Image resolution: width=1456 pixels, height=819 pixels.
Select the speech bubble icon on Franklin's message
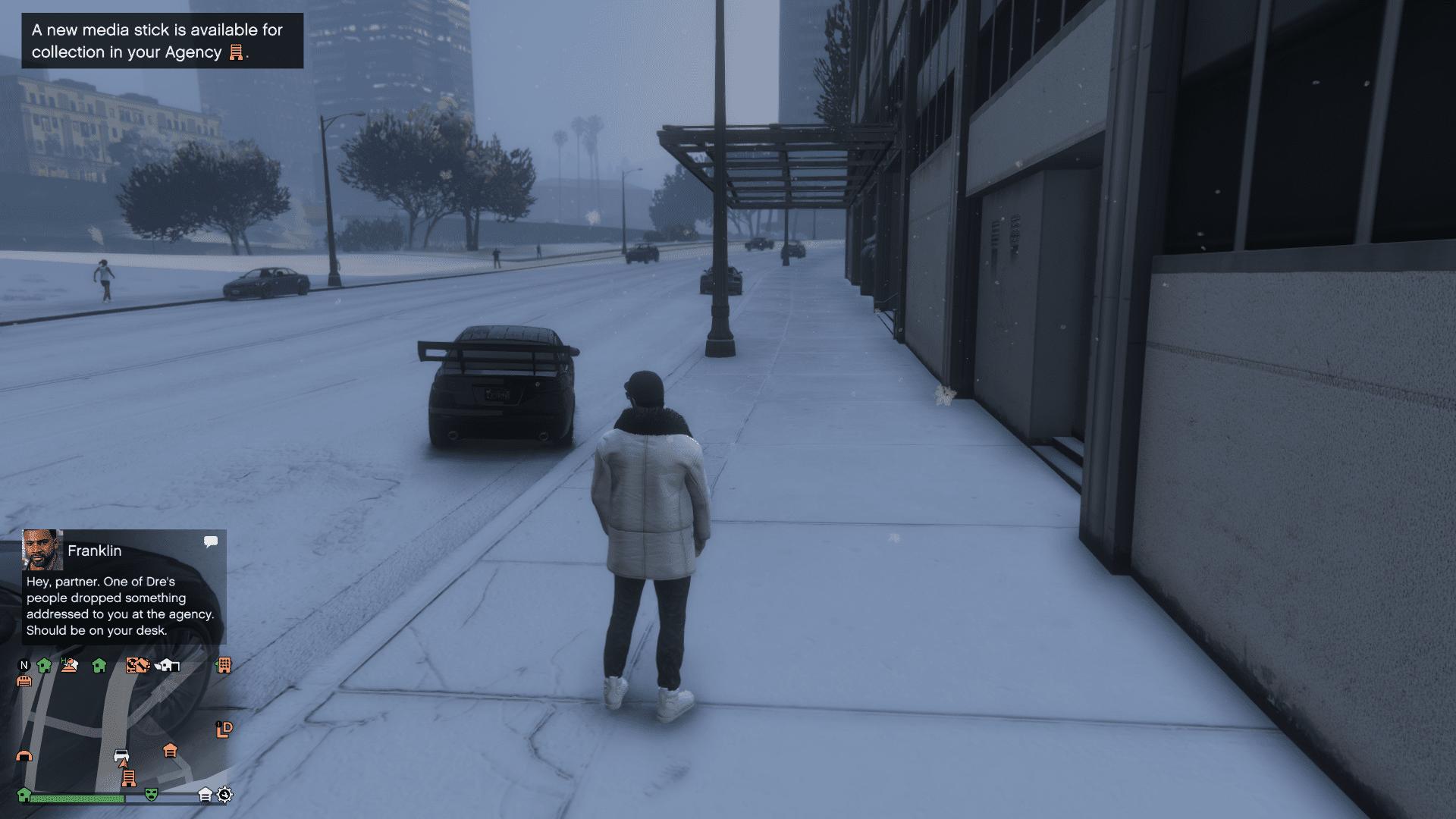pos(211,541)
